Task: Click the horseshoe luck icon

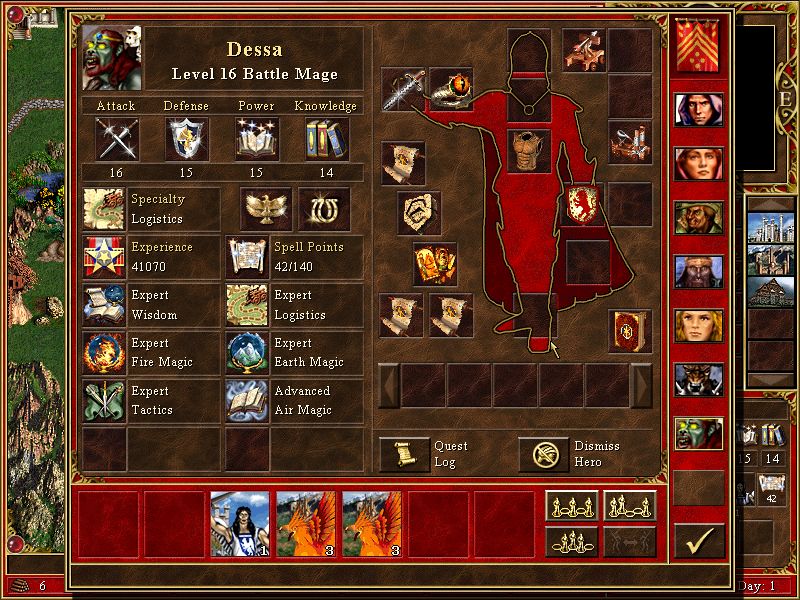Action: (324, 207)
